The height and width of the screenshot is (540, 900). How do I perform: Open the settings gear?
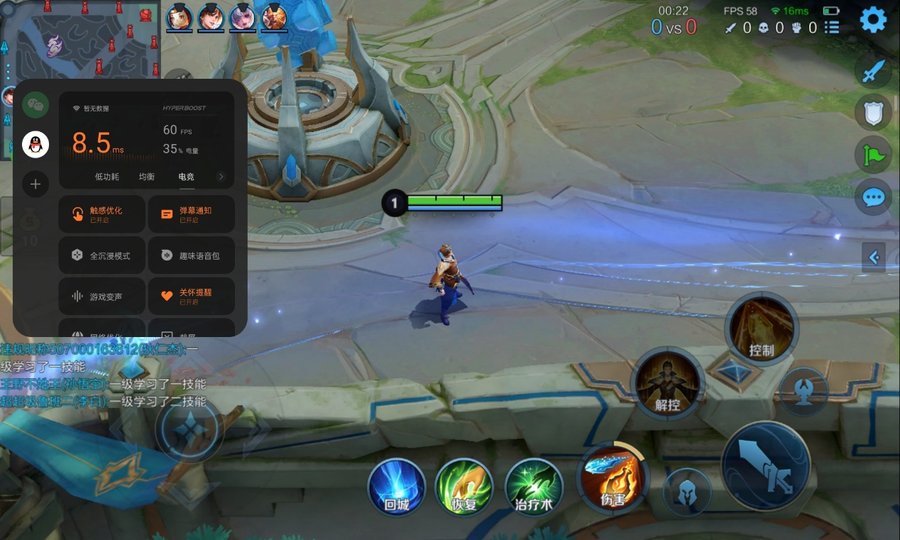(x=873, y=19)
